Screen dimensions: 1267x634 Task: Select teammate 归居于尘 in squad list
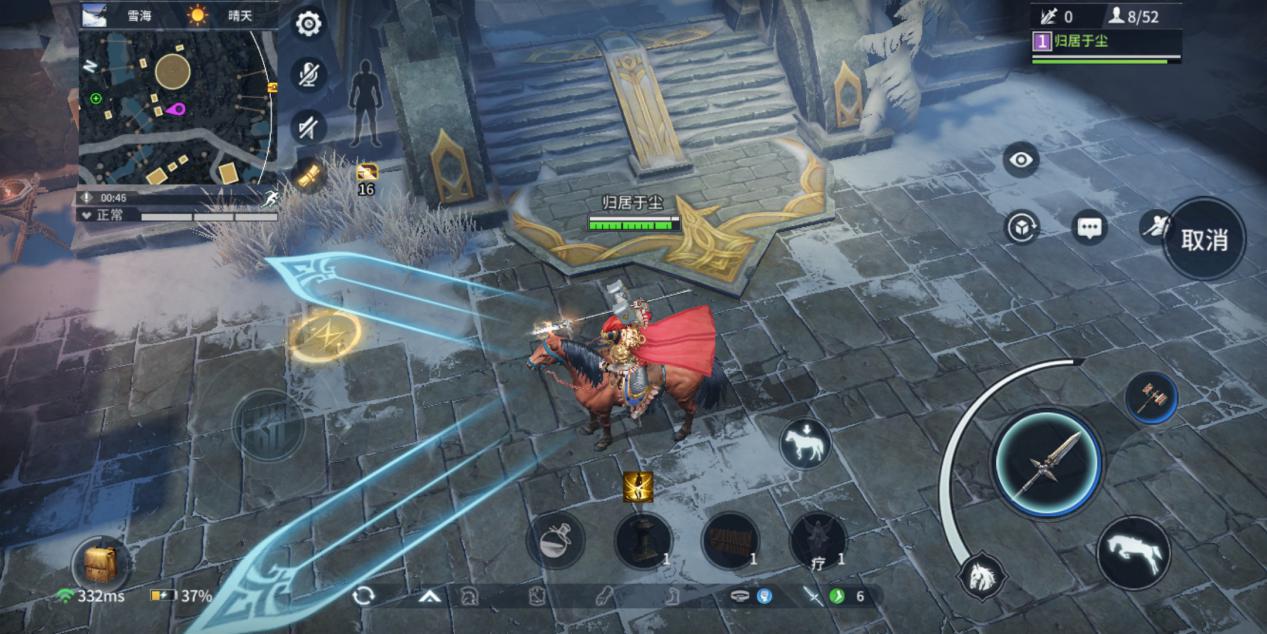coord(1106,43)
